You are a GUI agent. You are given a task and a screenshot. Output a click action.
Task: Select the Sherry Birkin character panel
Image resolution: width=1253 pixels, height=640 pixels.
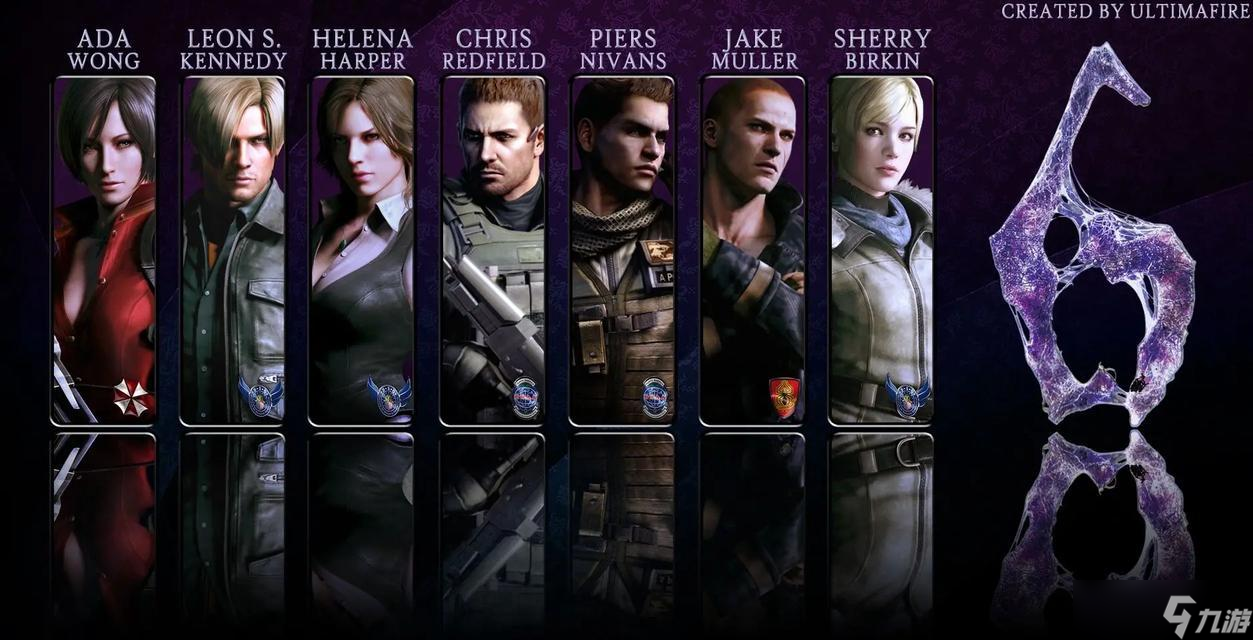point(881,250)
